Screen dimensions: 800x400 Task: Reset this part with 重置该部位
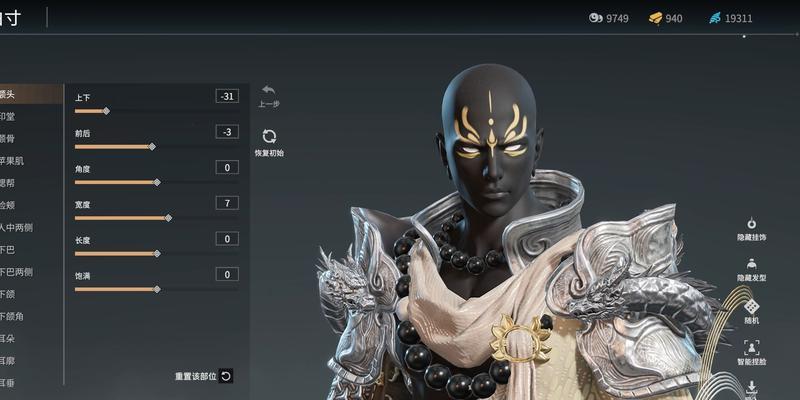226,376
